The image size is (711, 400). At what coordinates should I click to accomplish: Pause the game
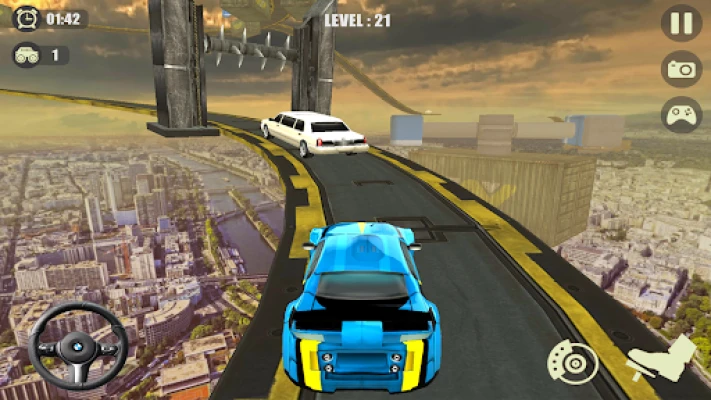pos(681,23)
